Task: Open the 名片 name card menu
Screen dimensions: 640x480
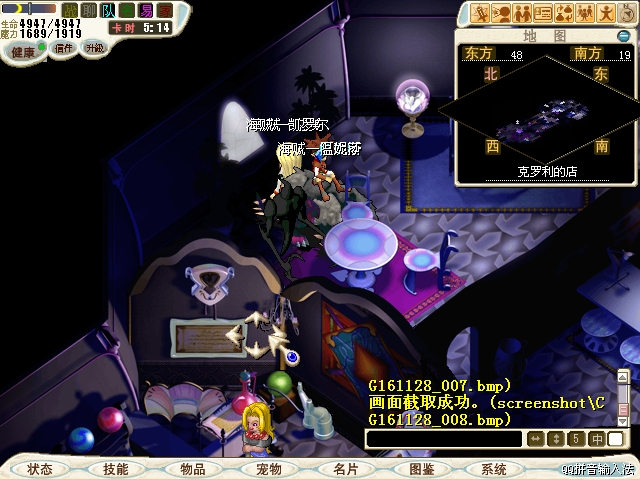Action: (x=345, y=469)
